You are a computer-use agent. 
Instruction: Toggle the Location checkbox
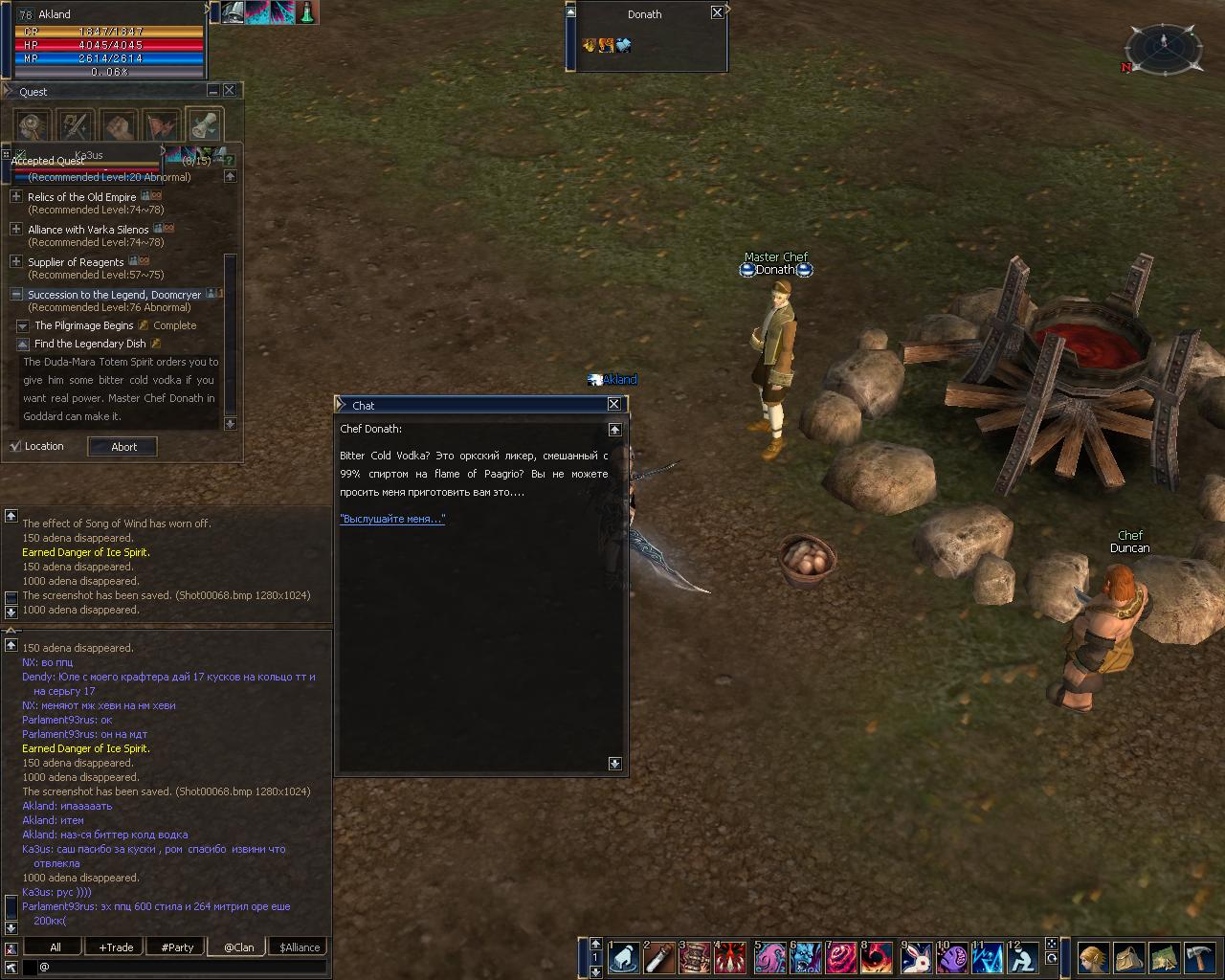[15, 446]
